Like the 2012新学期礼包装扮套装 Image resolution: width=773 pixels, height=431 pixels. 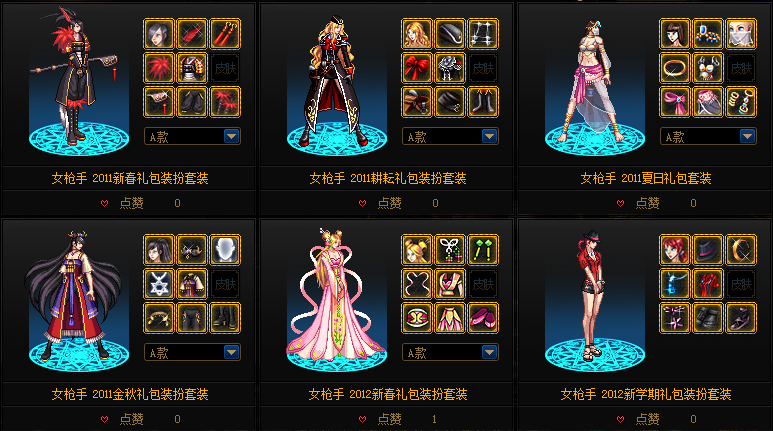(646, 419)
